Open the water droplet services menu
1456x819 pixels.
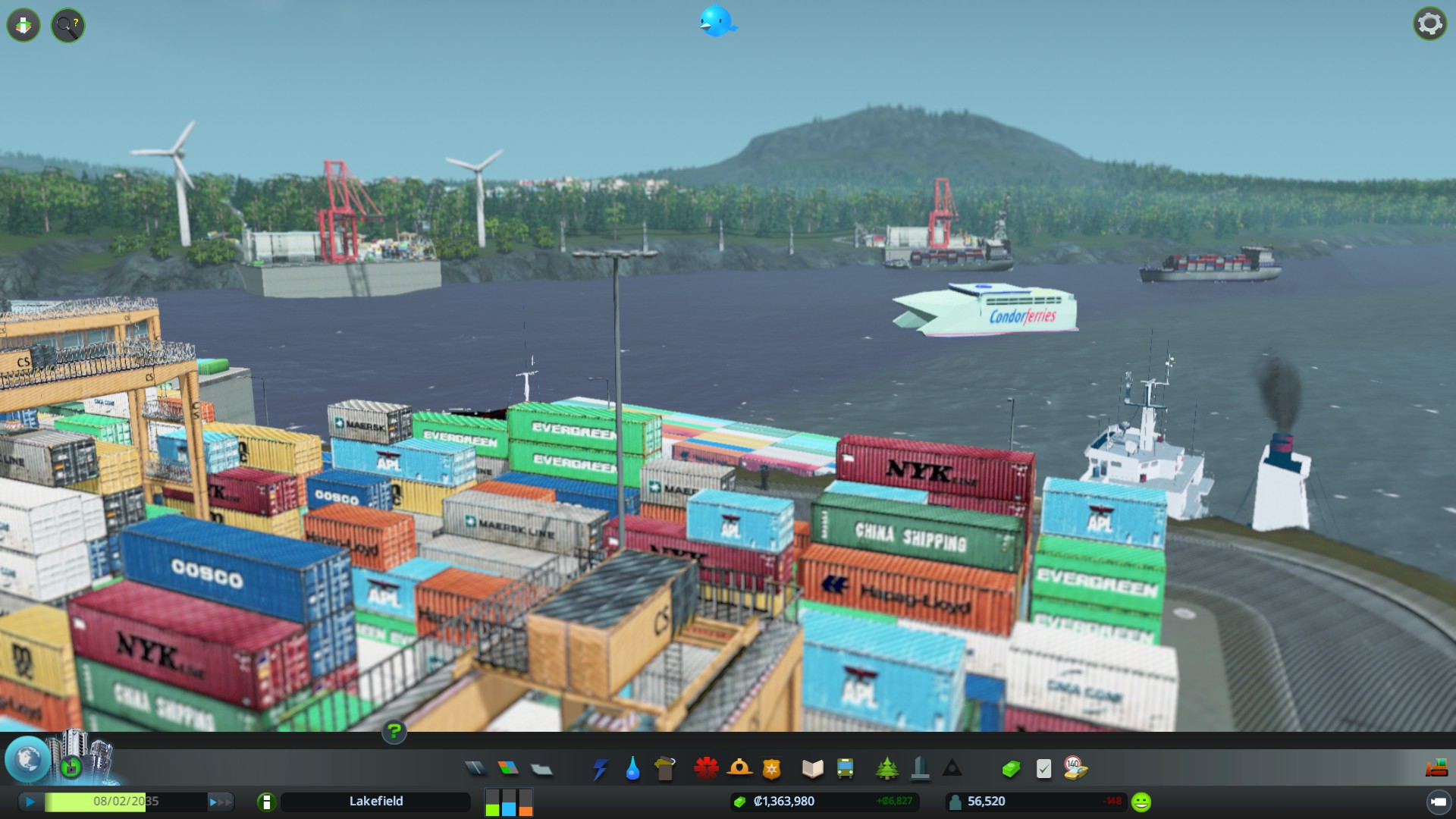pyautogui.click(x=632, y=769)
